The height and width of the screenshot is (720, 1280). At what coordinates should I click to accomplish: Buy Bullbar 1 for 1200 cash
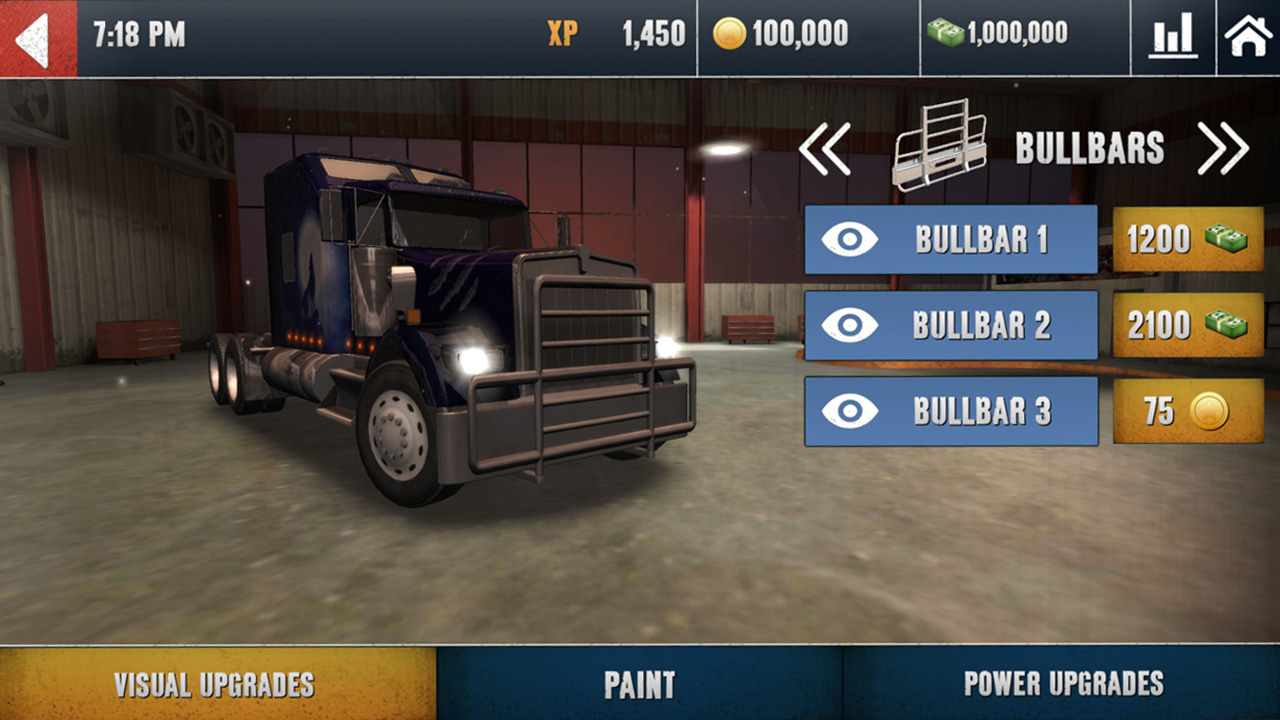[1187, 240]
